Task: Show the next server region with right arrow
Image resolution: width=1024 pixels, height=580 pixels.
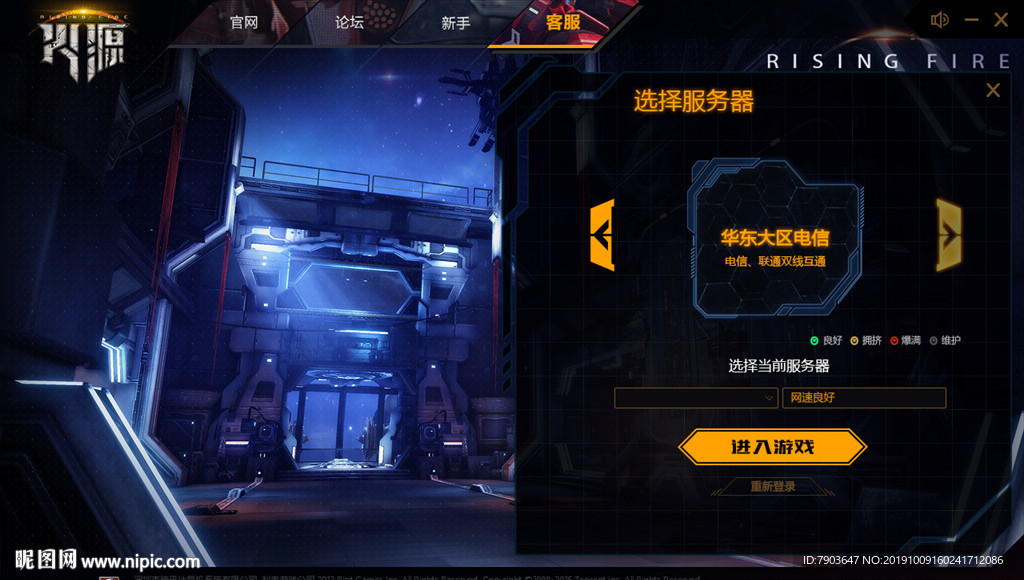Action: 948,235
